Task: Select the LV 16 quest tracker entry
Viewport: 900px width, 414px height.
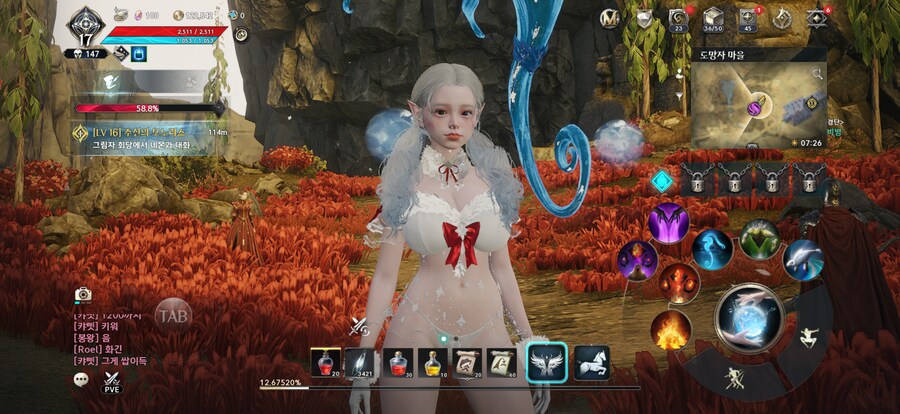Action: [x=150, y=137]
